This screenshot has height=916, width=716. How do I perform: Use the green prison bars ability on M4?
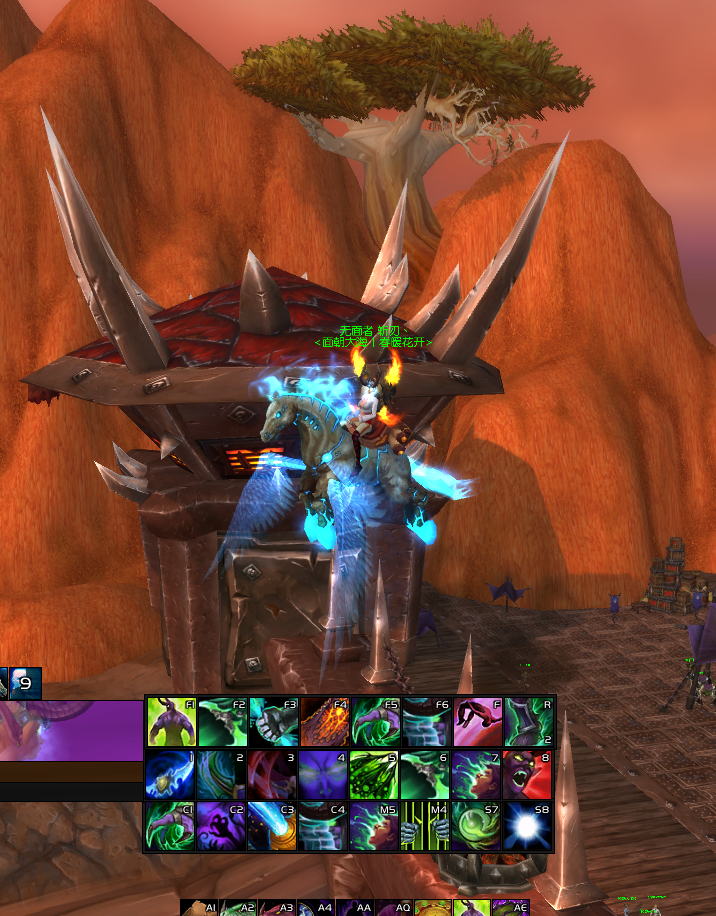tap(427, 825)
